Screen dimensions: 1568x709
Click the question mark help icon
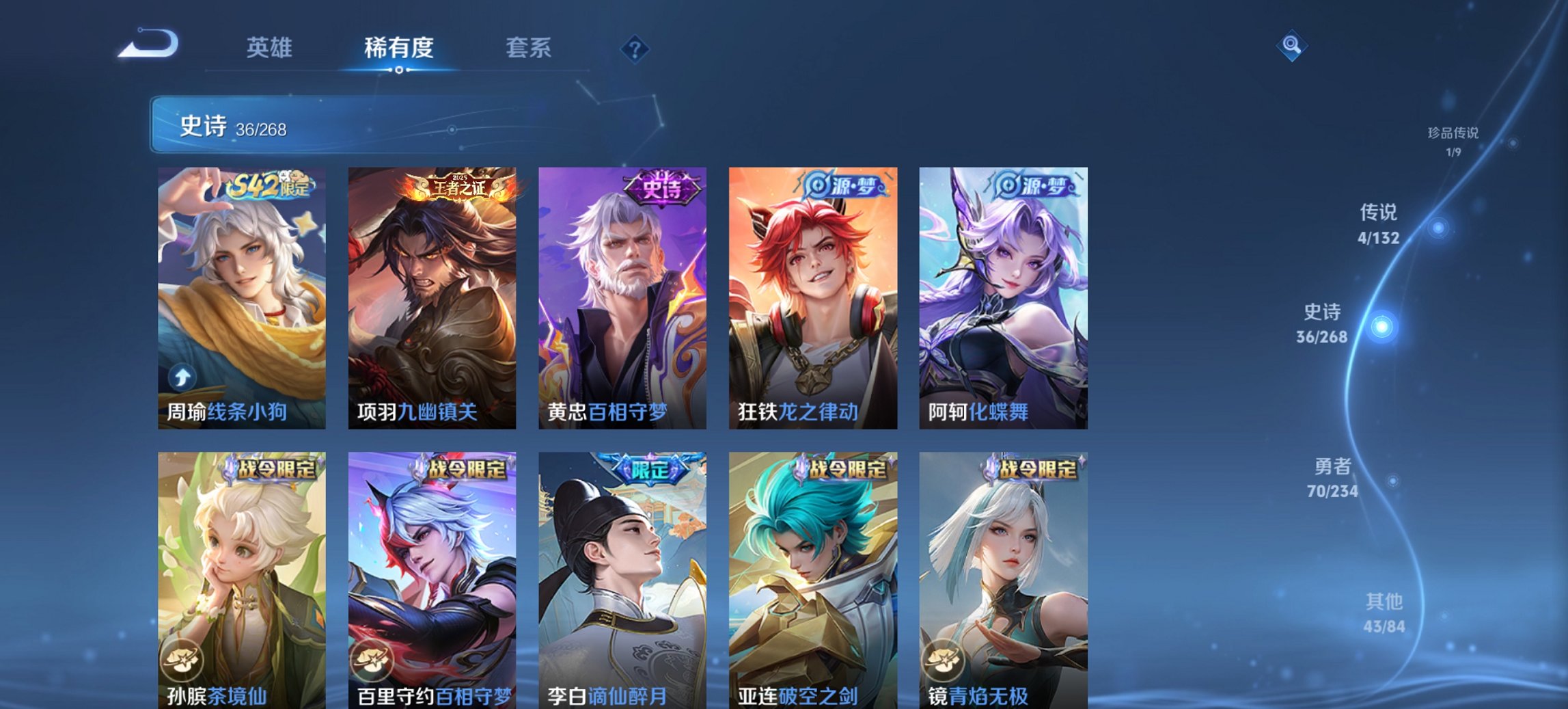tap(634, 48)
